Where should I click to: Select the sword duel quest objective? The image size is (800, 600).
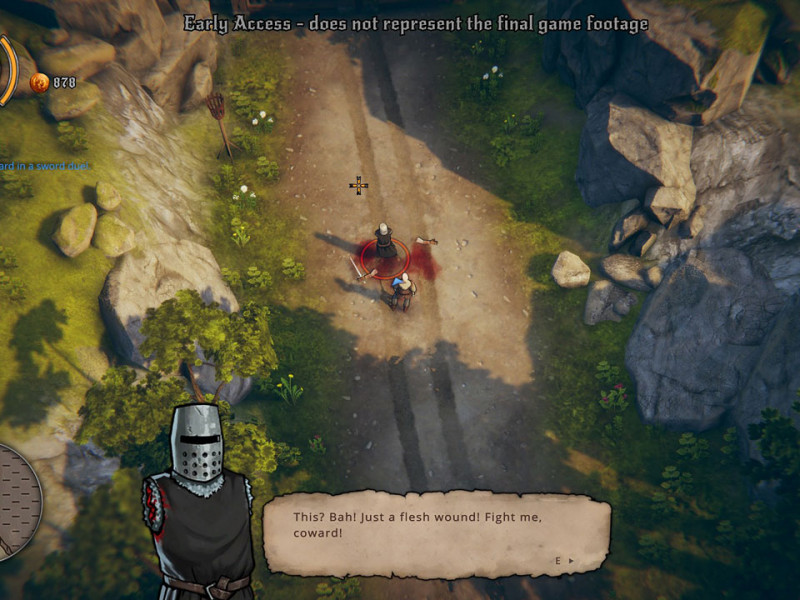pyautogui.click(x=44, y=166)
